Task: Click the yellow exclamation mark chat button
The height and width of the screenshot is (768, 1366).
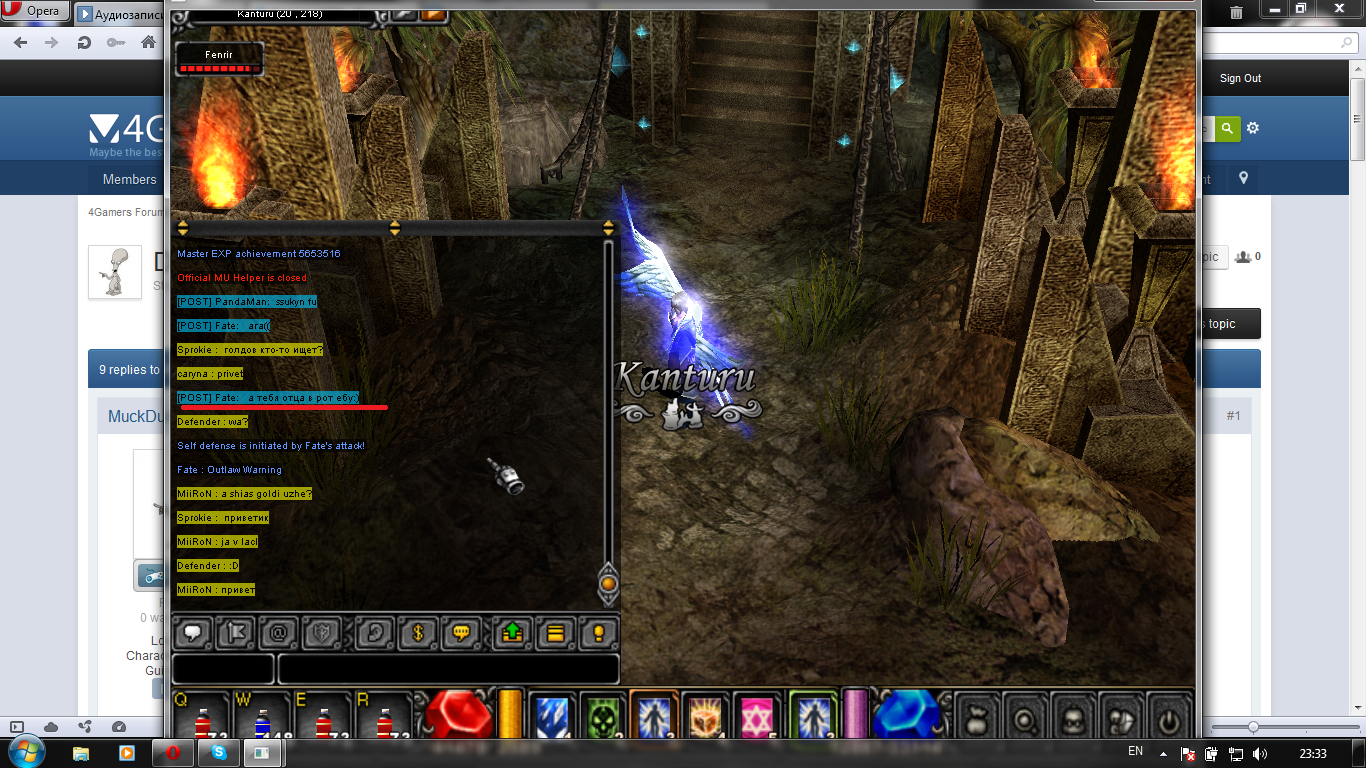Action: click(x=599, y=633)
